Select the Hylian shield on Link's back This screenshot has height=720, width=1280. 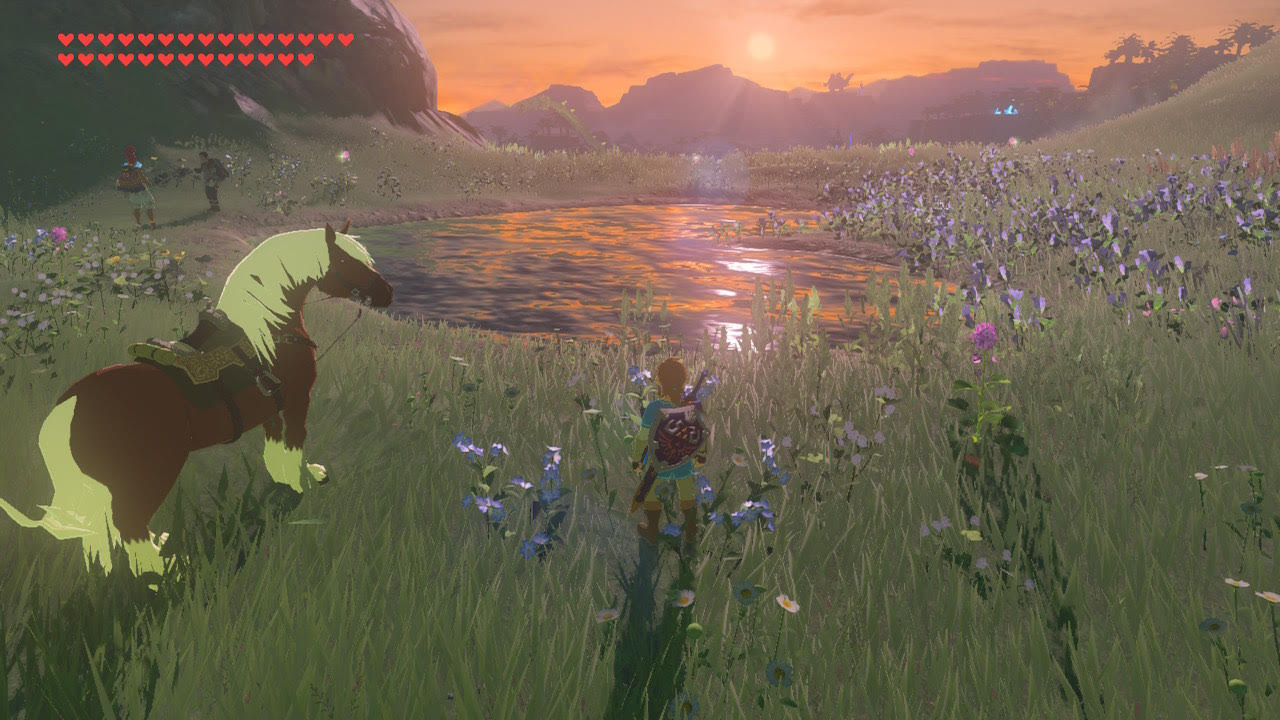tap(678, 436)
